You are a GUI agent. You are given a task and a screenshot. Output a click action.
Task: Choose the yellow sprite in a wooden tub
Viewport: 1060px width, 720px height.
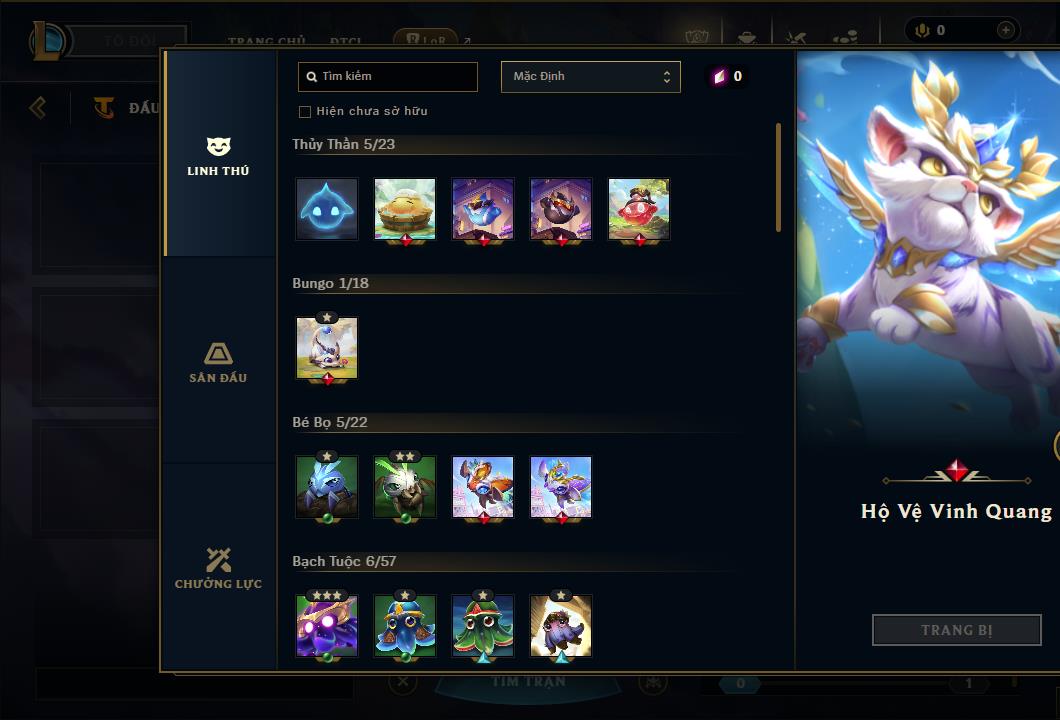pos(405,210)
